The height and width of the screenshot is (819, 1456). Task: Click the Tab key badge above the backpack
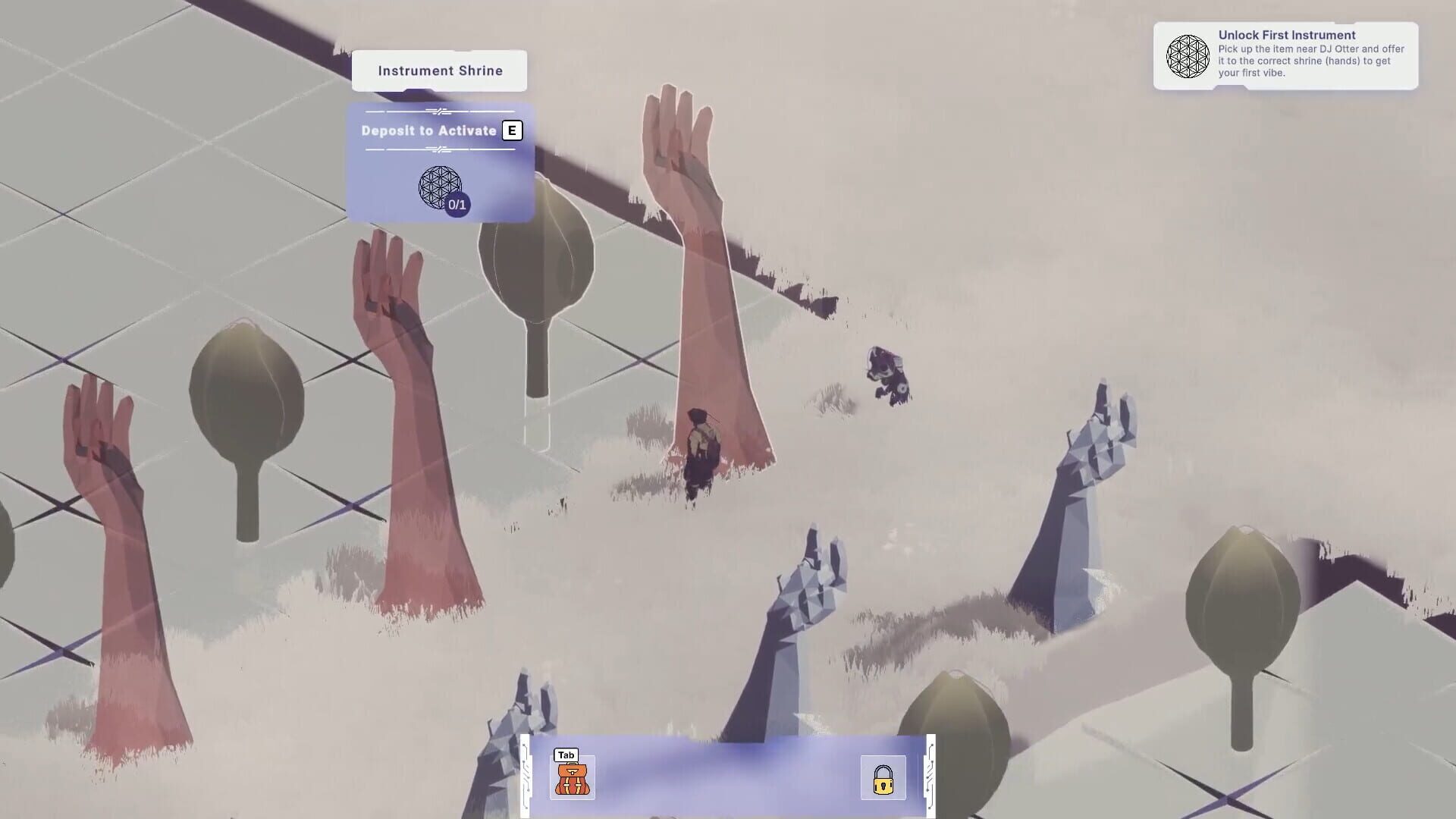(564, 755)
